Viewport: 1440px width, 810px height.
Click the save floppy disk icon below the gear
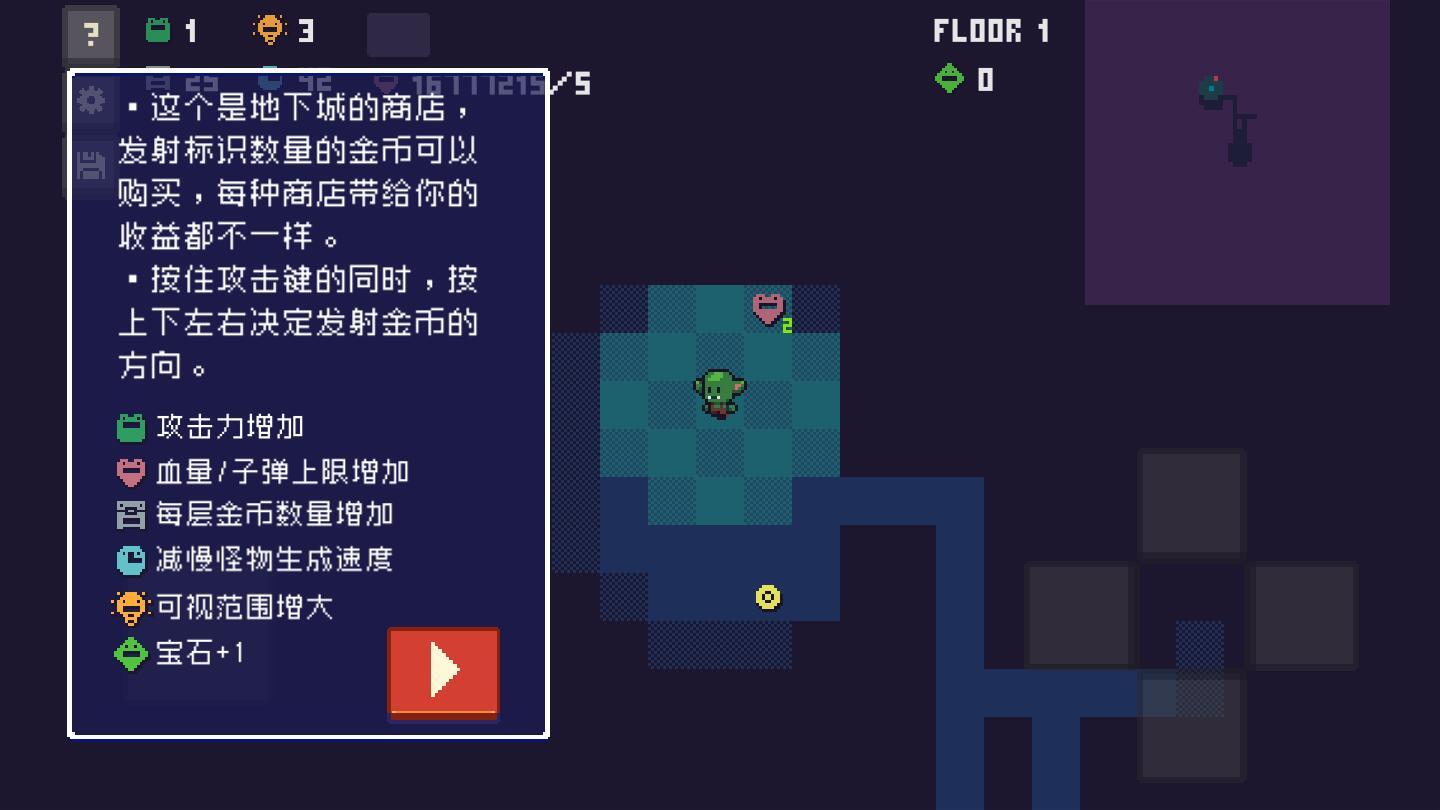91,164
